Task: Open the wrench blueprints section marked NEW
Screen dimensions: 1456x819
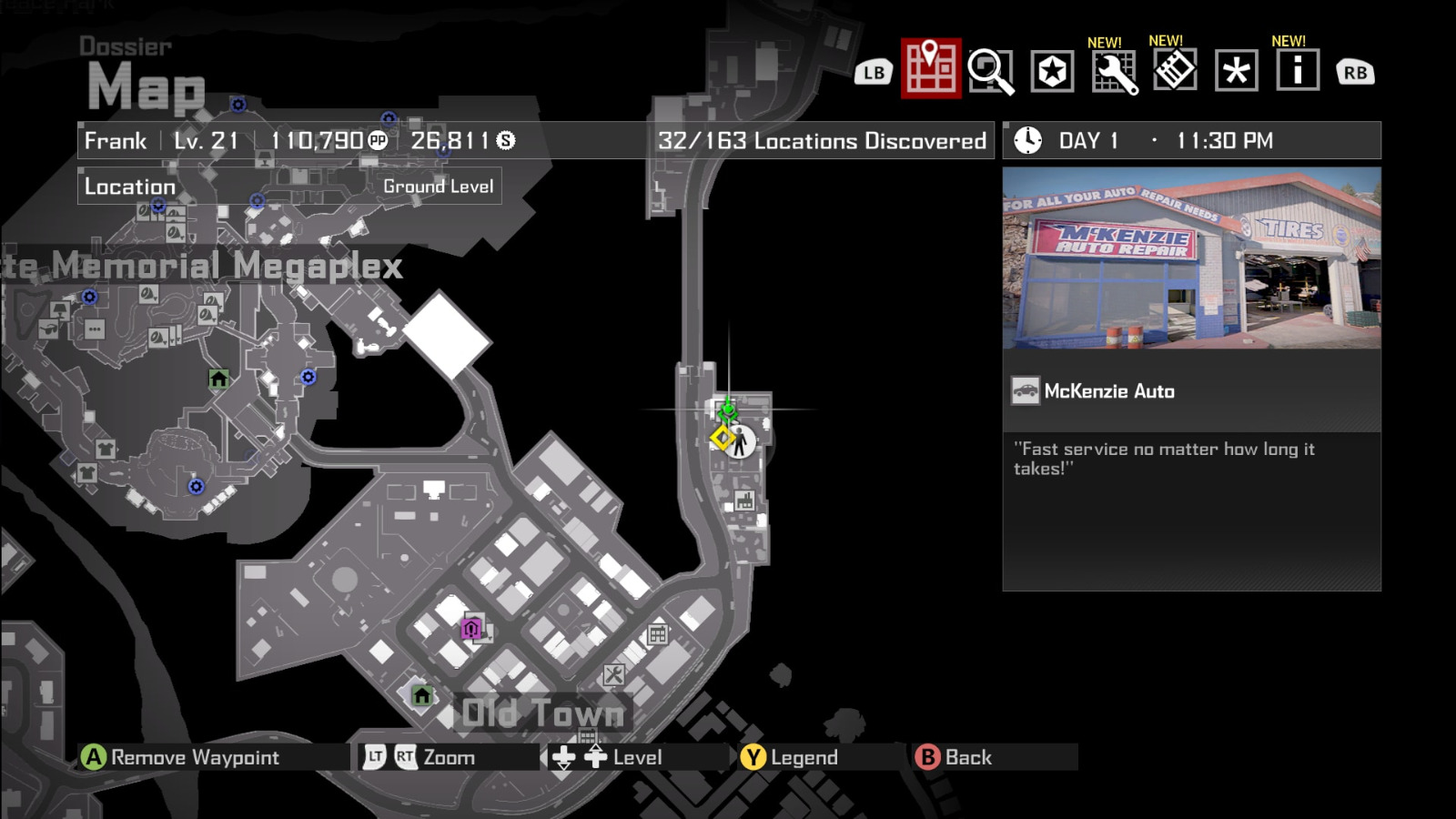Action: pyautogui.click(x=1116, y=71)
